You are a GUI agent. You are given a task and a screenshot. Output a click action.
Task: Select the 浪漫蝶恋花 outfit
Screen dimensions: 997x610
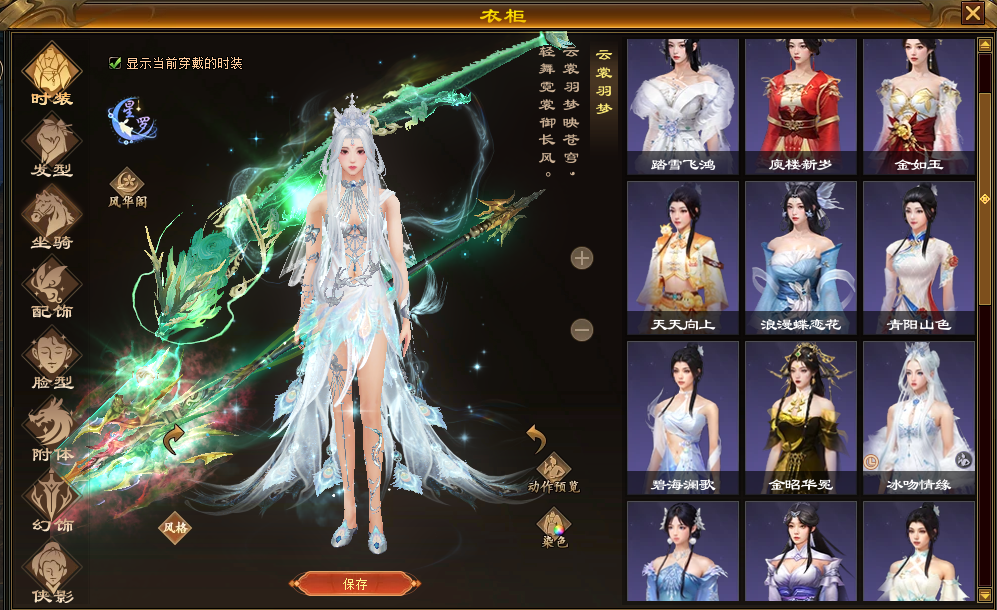[800, 258]
